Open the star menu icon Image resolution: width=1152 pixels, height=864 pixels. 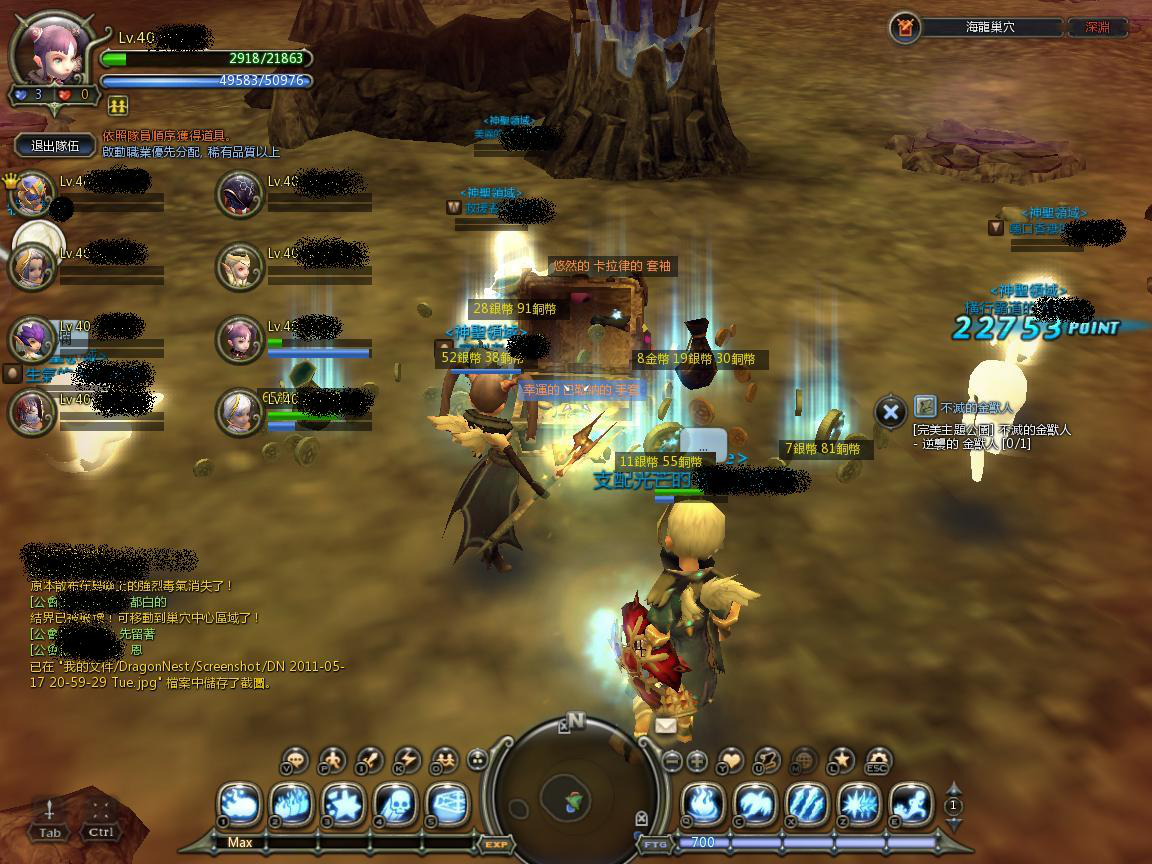click(841, 761)
